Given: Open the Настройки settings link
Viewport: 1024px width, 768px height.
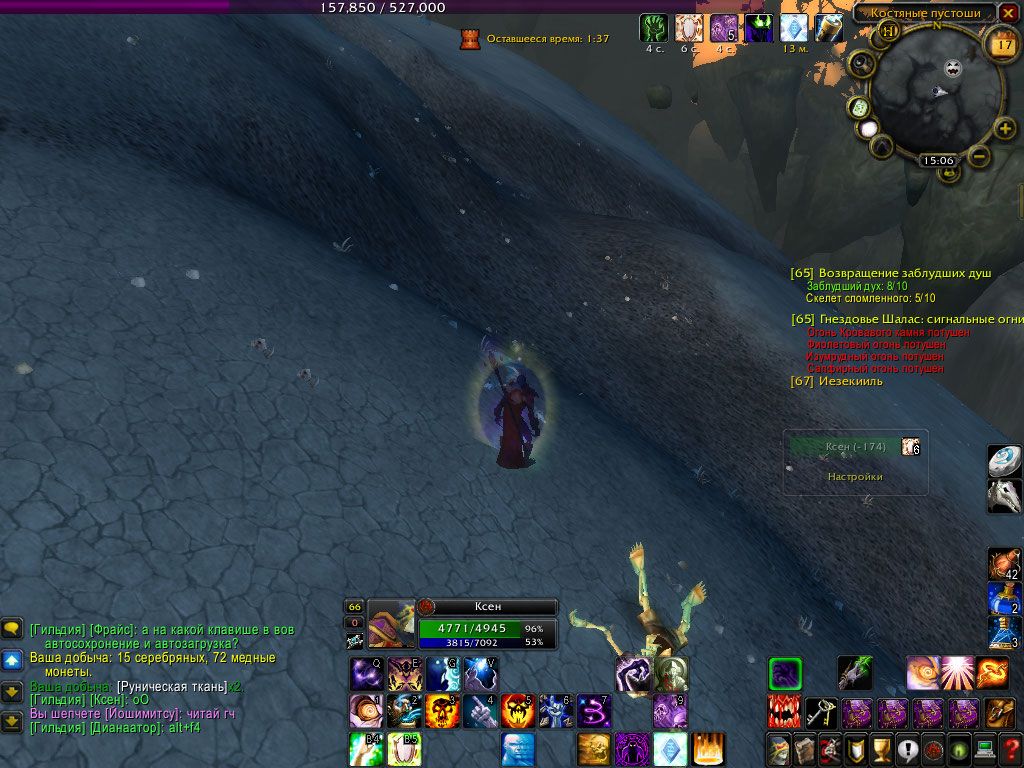Looking at the screenshot, I should point(855,477).
